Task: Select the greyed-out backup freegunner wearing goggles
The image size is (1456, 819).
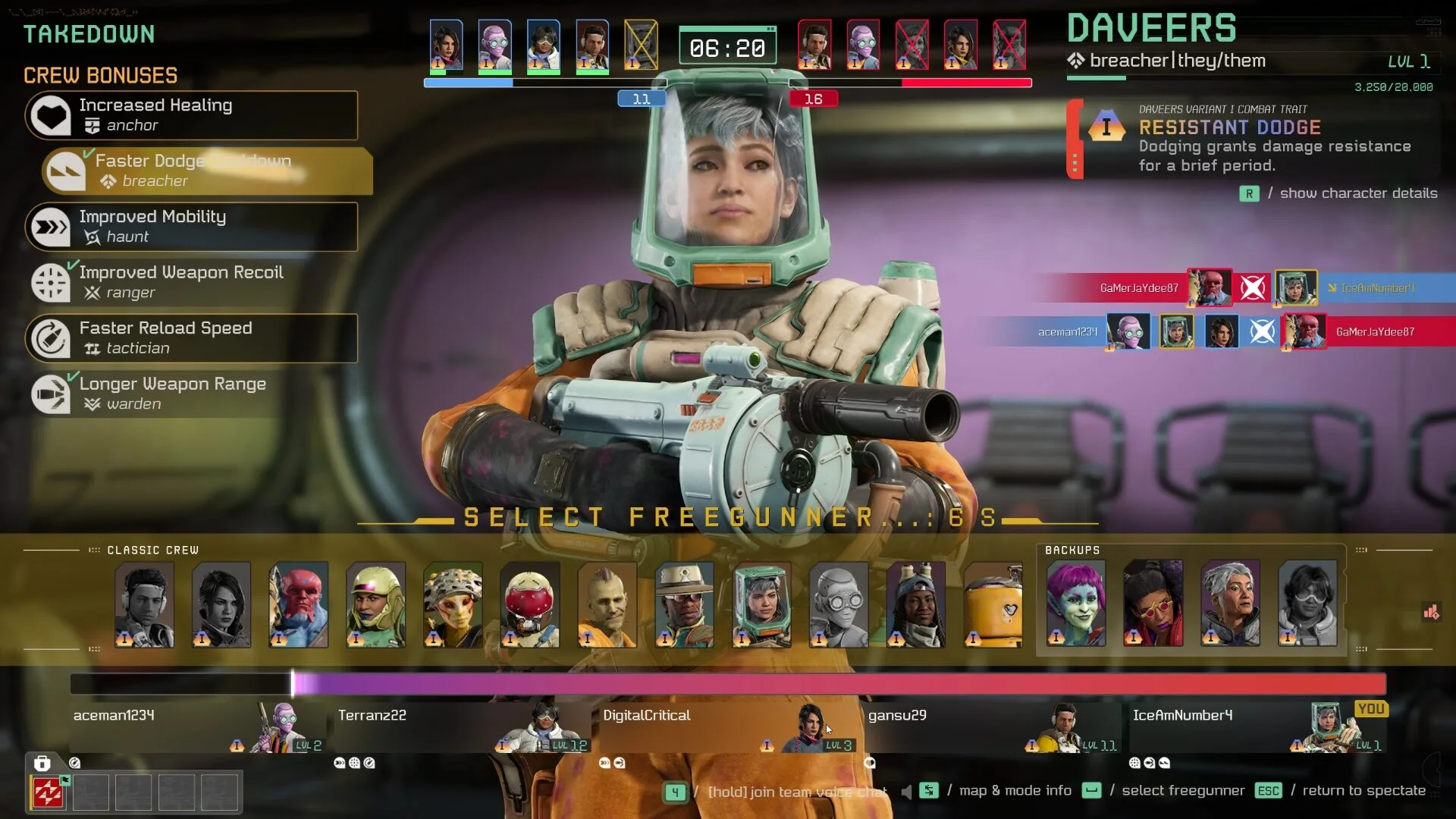Action: pyautogui.click(x=1307, y=603)
